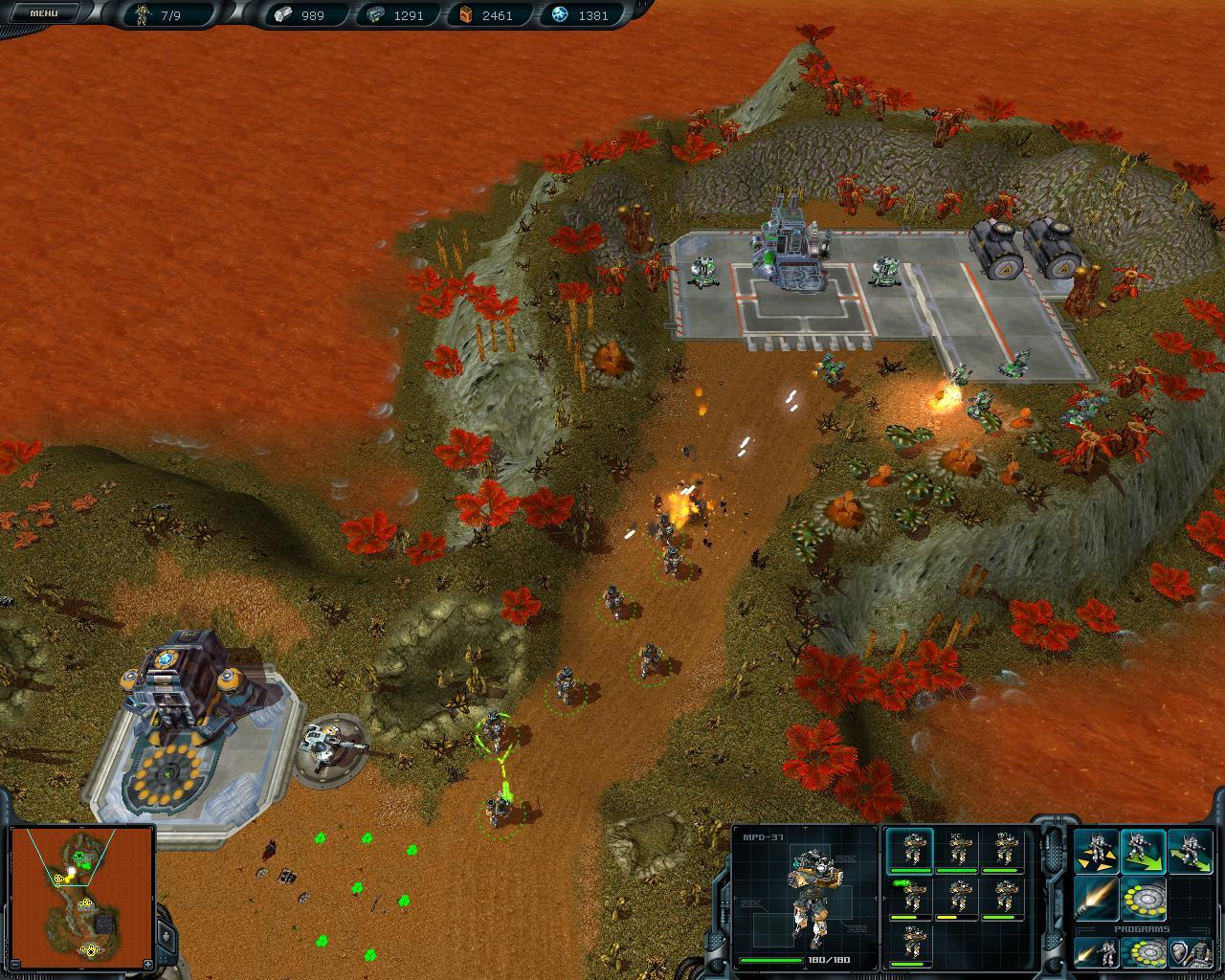Select the highlighted mech in the squad grid
The width and height of the screenshot is (1225, 980).
point(910,851)
